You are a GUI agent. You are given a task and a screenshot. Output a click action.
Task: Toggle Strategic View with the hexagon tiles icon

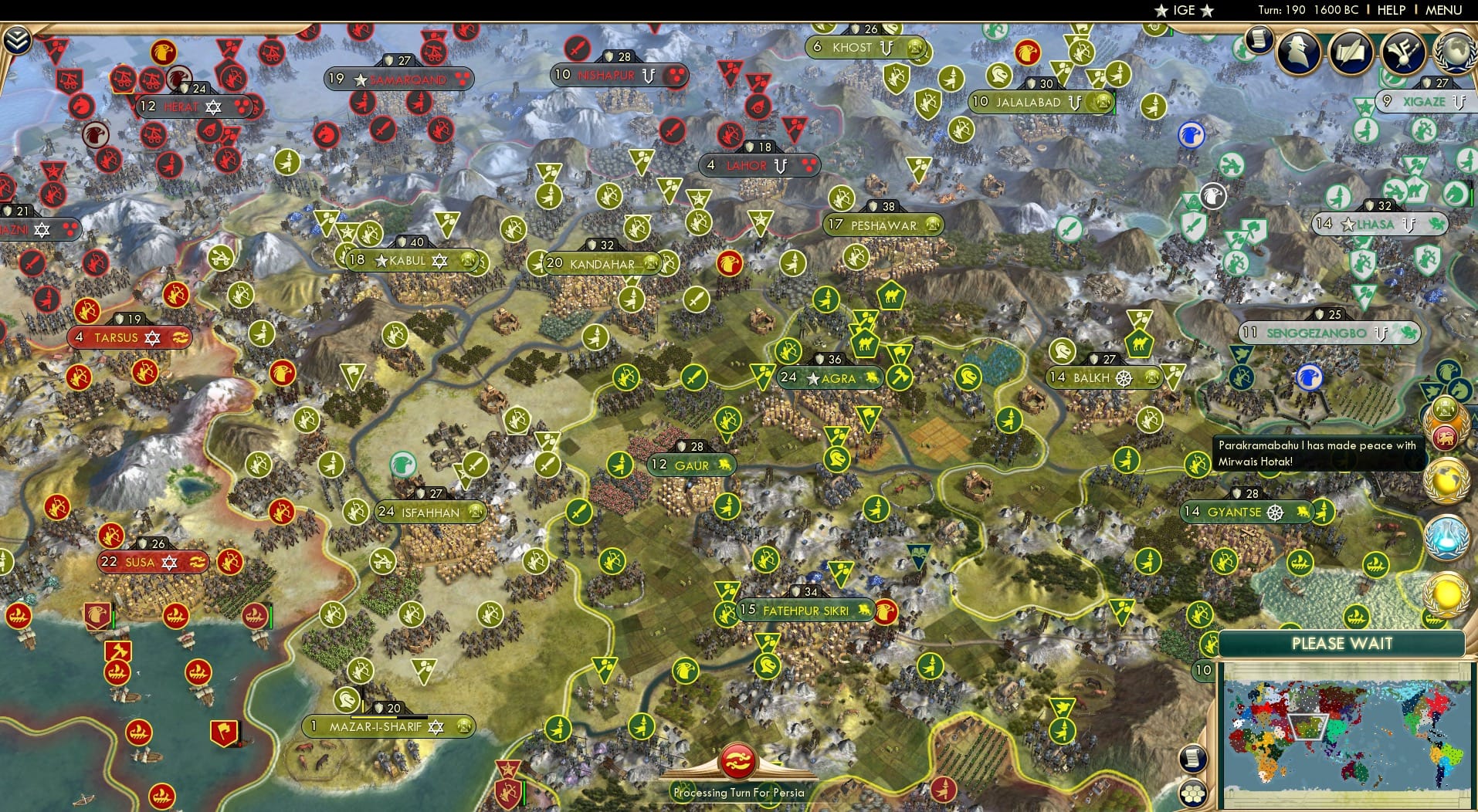click(x=1193, y=792)
